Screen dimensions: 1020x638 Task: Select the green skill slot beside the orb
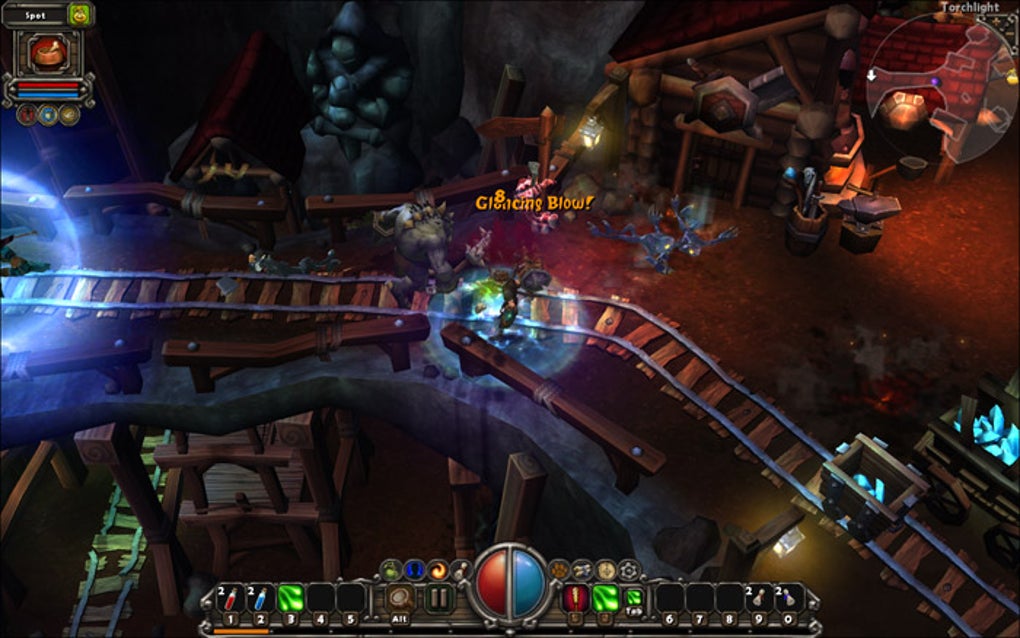tap(605, 598)
